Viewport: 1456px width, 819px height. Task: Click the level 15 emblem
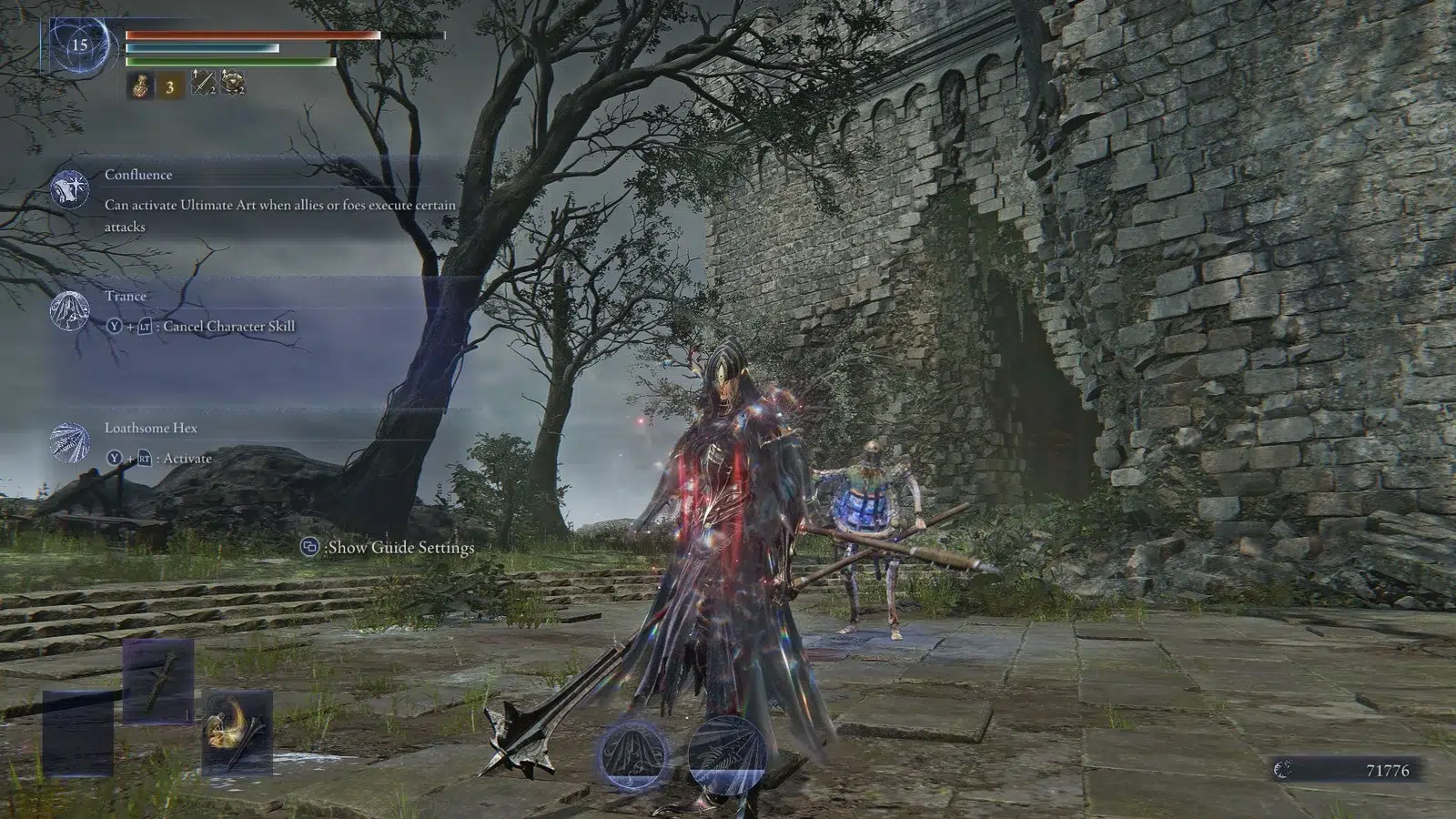(x=81, y=45)
